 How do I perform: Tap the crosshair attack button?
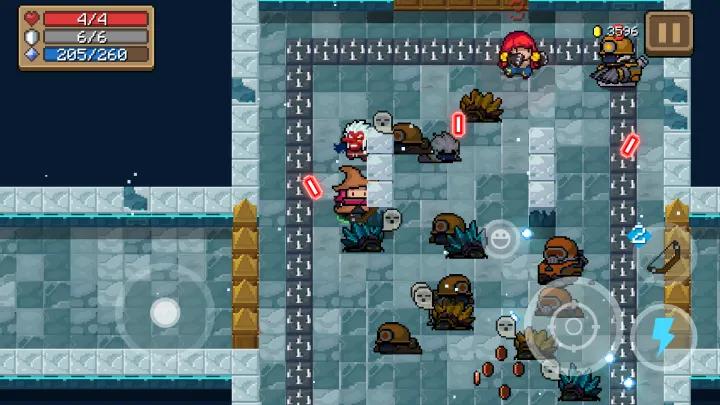click(x=572, y=326)
